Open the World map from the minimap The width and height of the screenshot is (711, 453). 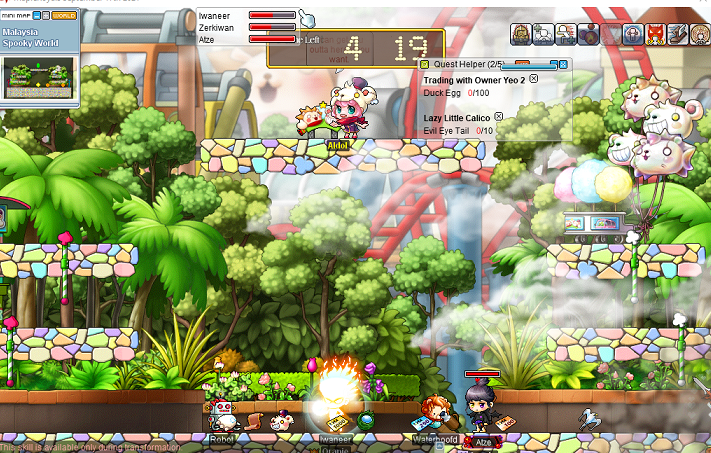[63, 17]
